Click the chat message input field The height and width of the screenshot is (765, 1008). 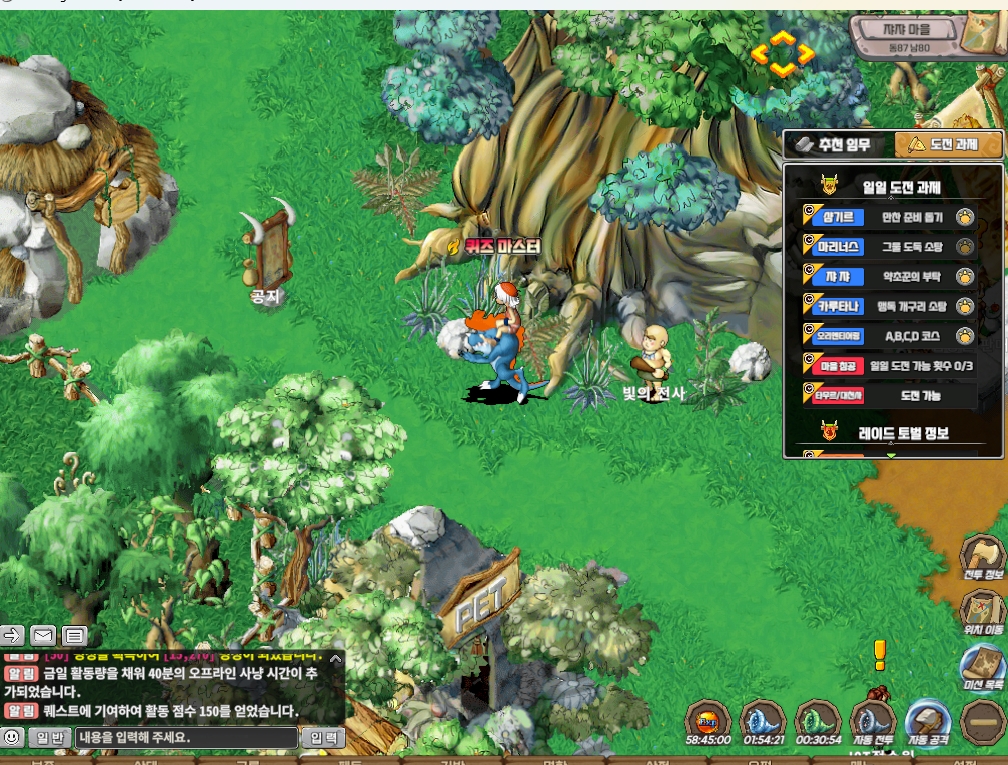click(x=186, y=738)
